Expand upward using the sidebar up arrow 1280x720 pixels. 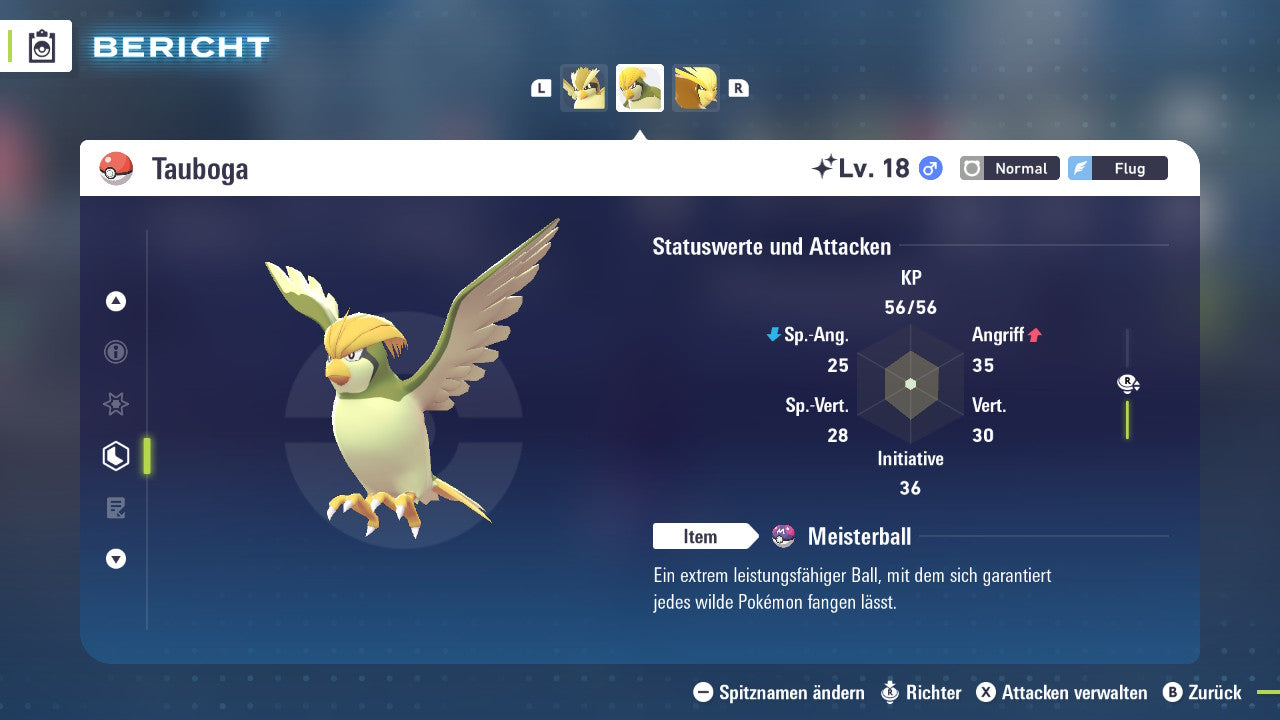pos(115,301)
